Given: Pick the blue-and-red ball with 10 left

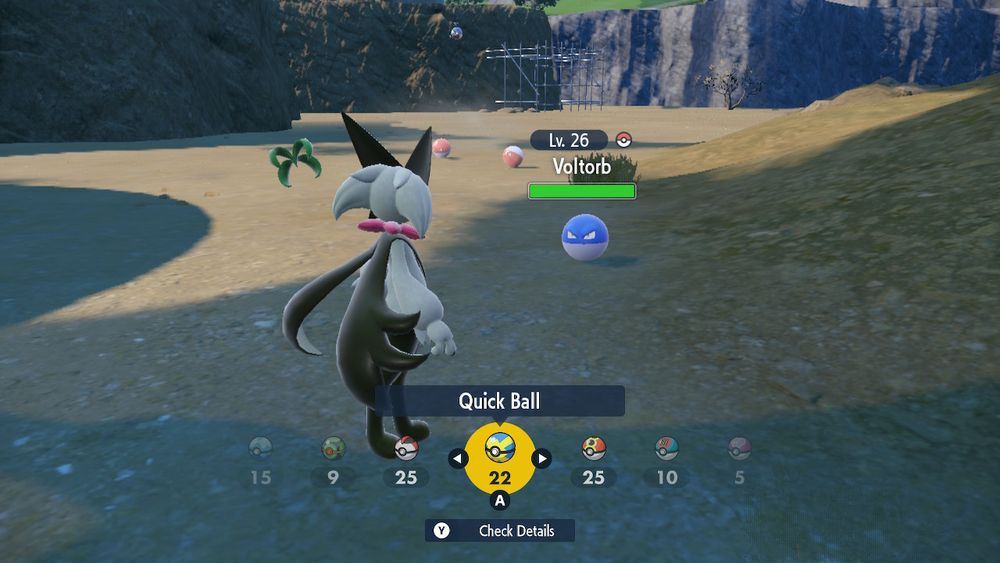Looking at the screenshot, I should click(x=667, y=450).
